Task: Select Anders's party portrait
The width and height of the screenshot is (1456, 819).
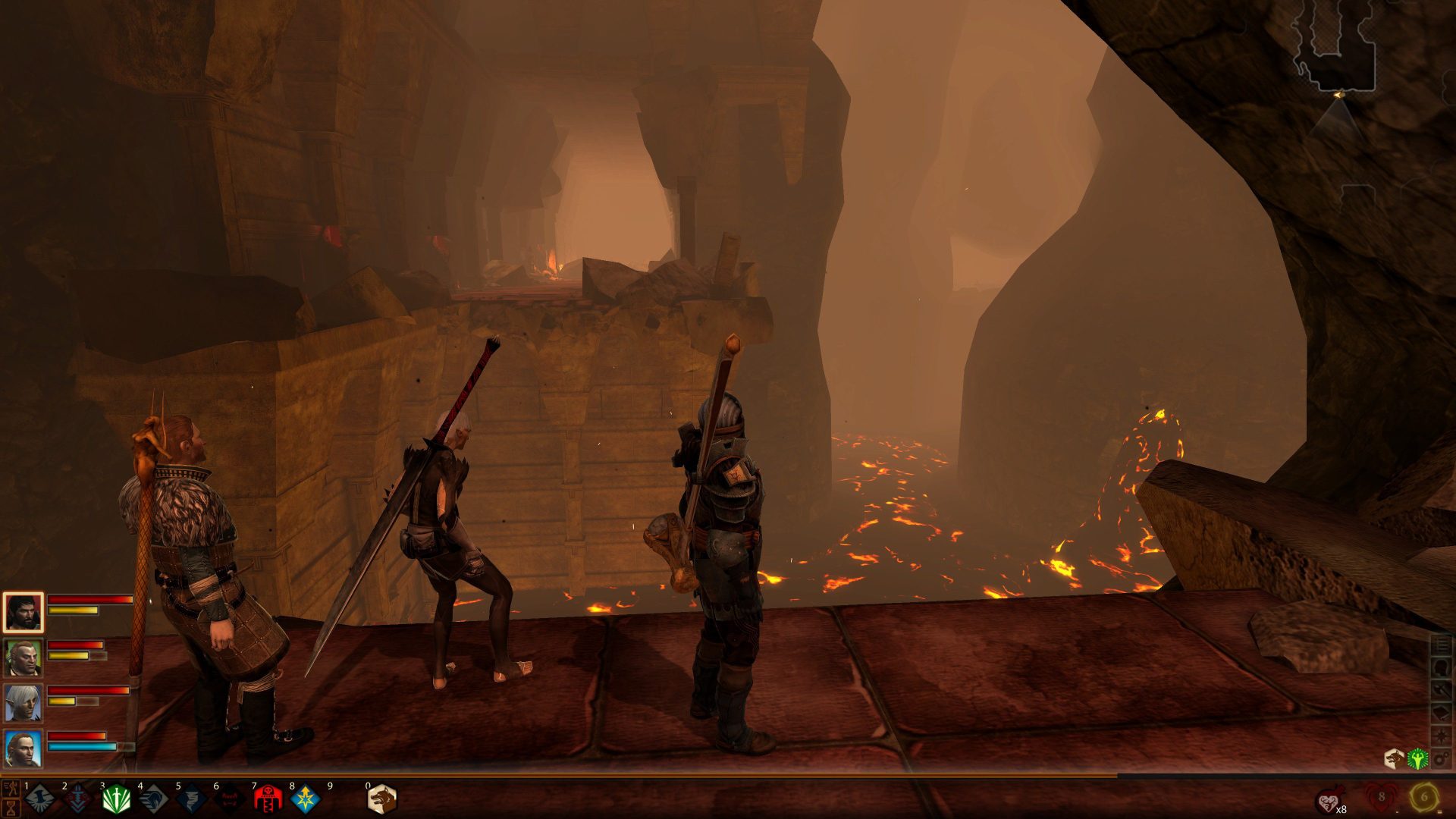Action: [x=23, y=748]
